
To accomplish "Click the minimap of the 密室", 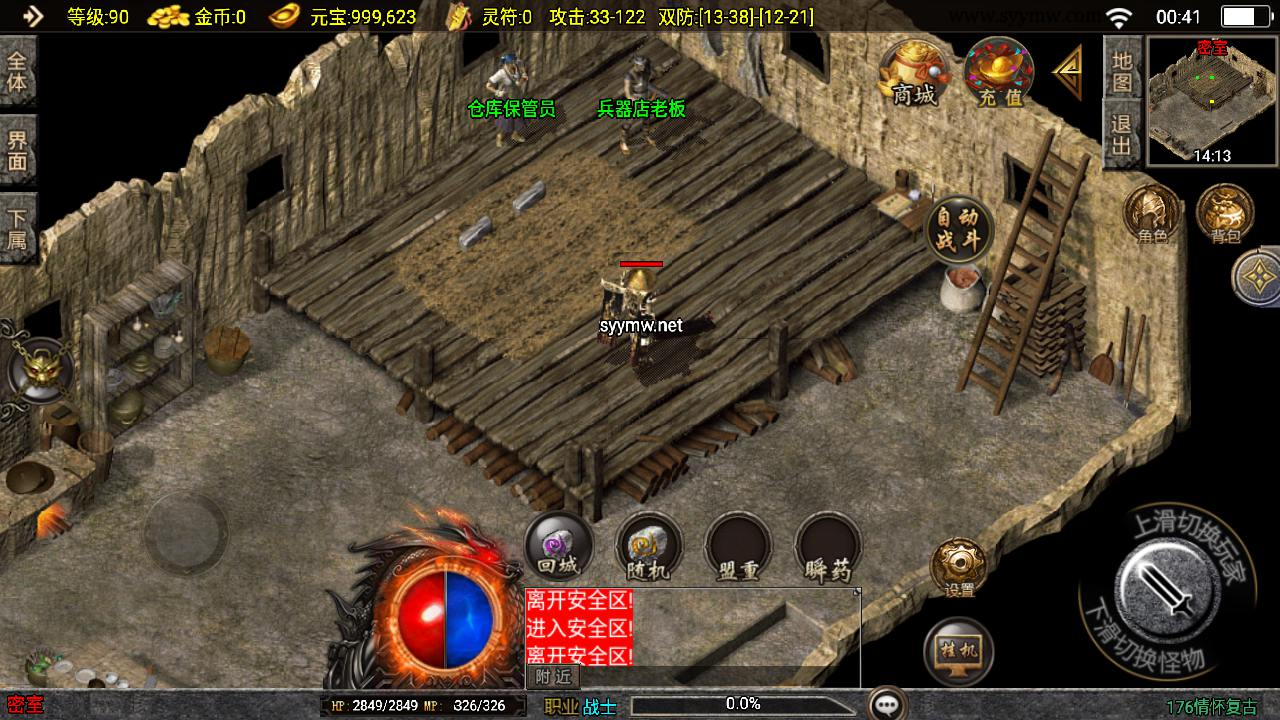I will click(1212, 100).
